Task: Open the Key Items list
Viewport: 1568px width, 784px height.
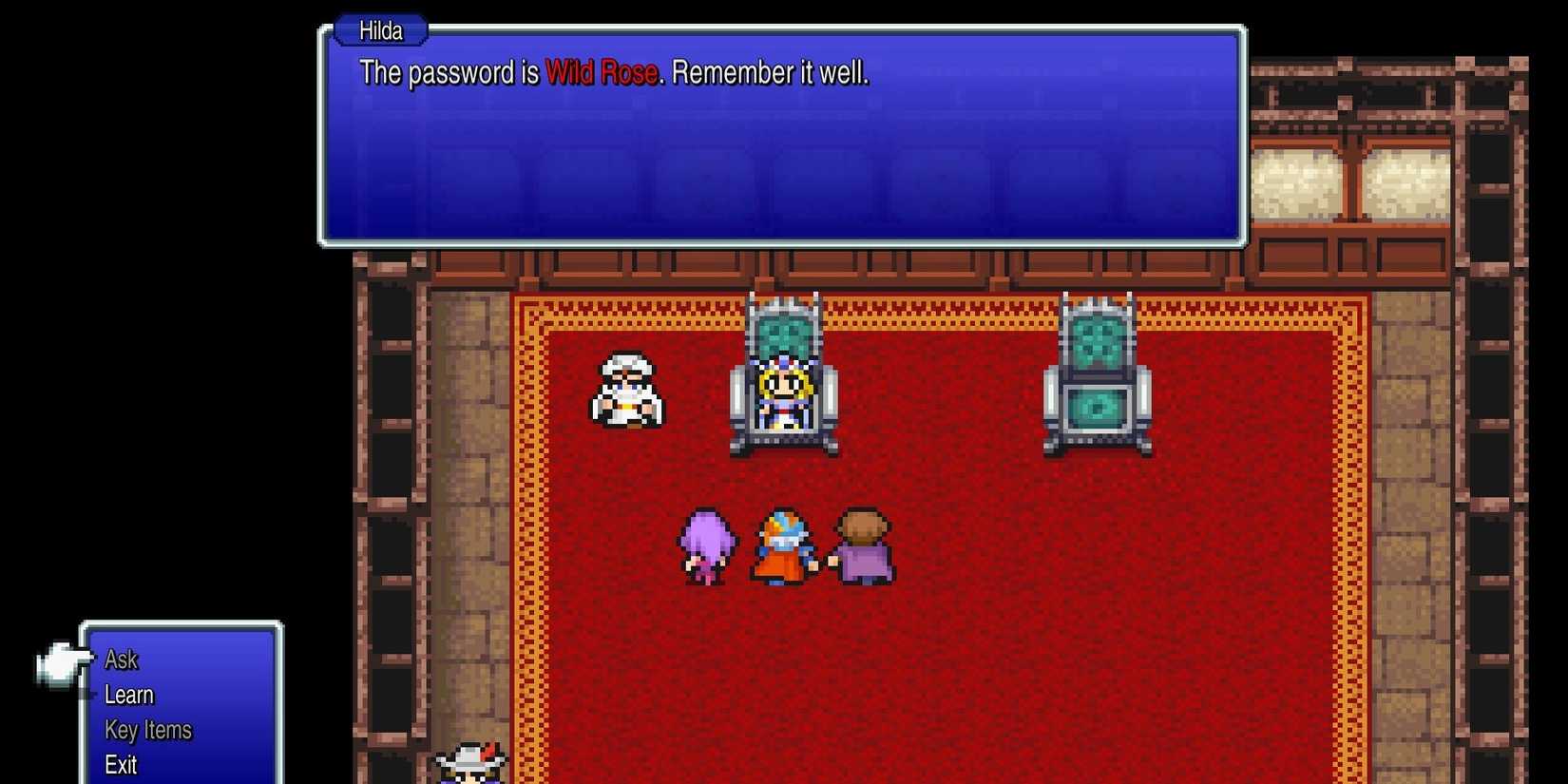Action: pos(147,730)
